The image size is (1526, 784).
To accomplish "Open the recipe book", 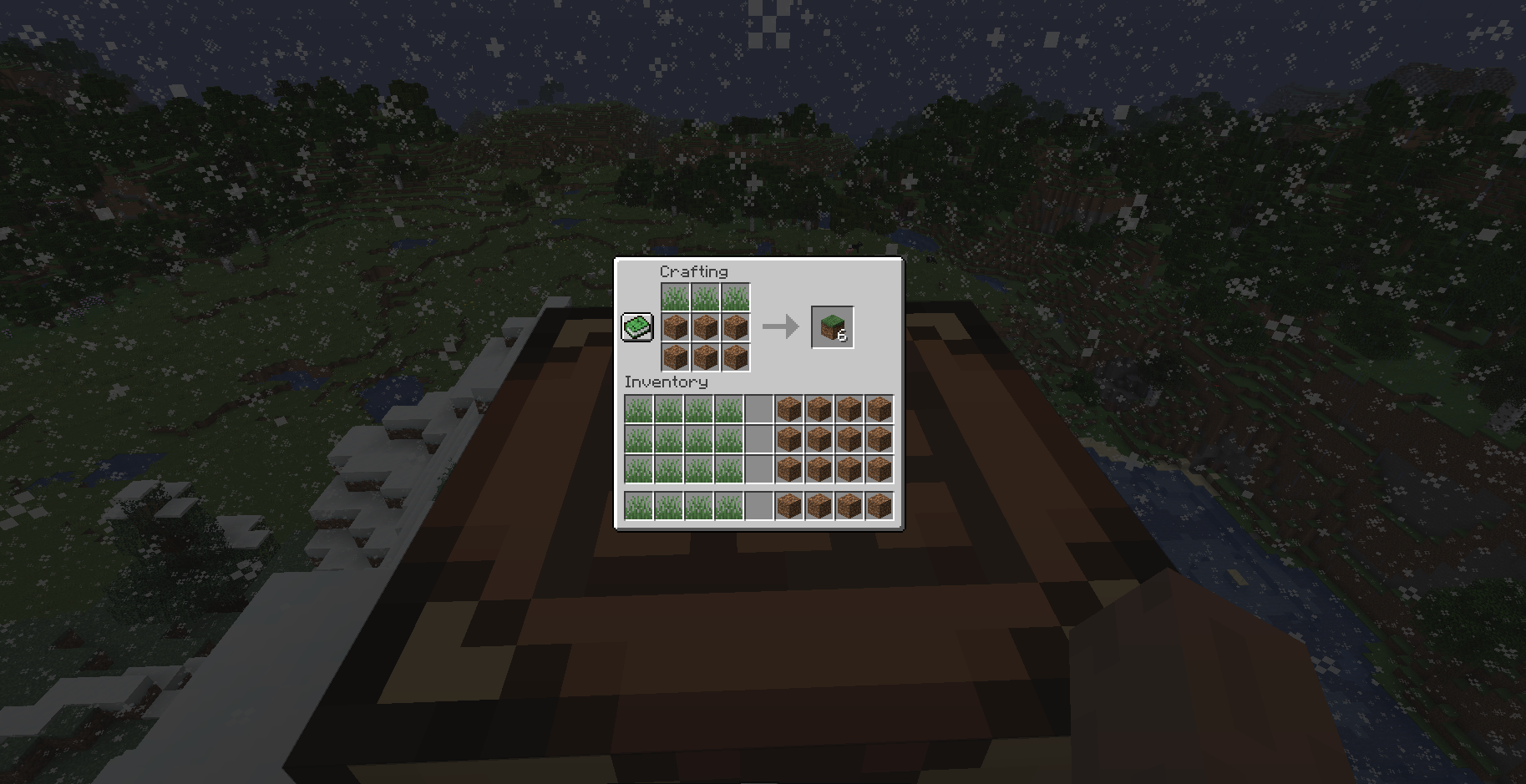I will (x=636, y=326).
